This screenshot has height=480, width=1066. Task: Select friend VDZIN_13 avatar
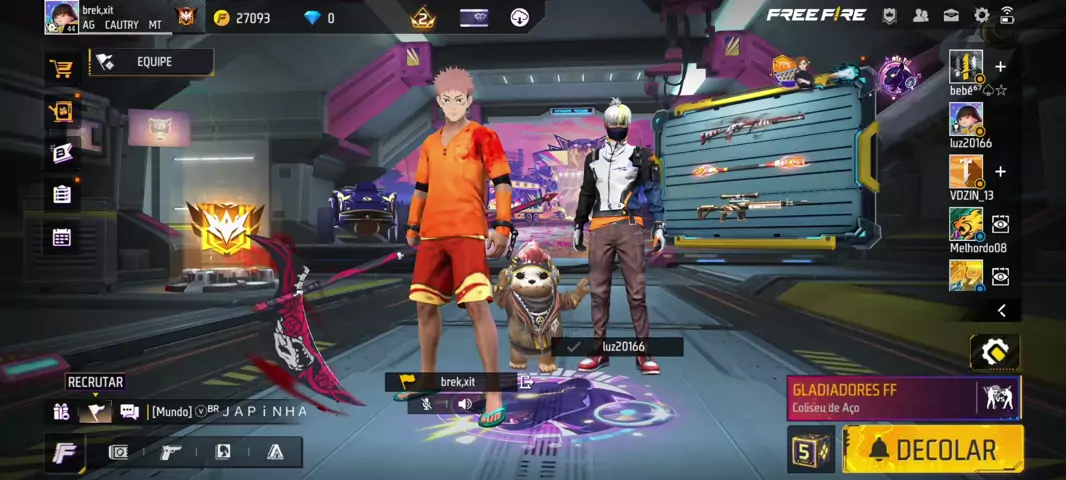tap(966, 172)
